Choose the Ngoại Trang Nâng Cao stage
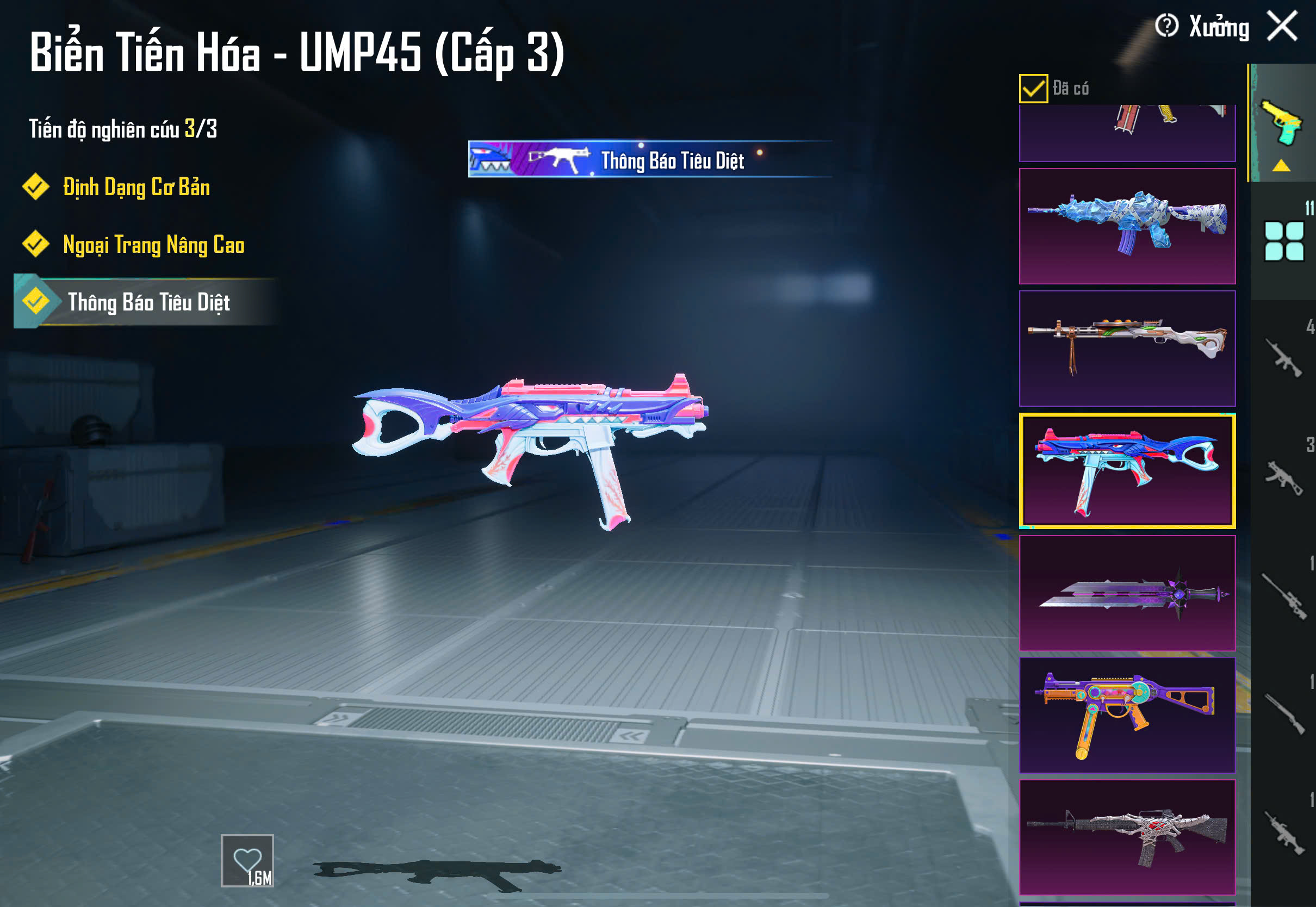Image resolution: width=1316 pixels, height=907 pixels. click(153, 244)
